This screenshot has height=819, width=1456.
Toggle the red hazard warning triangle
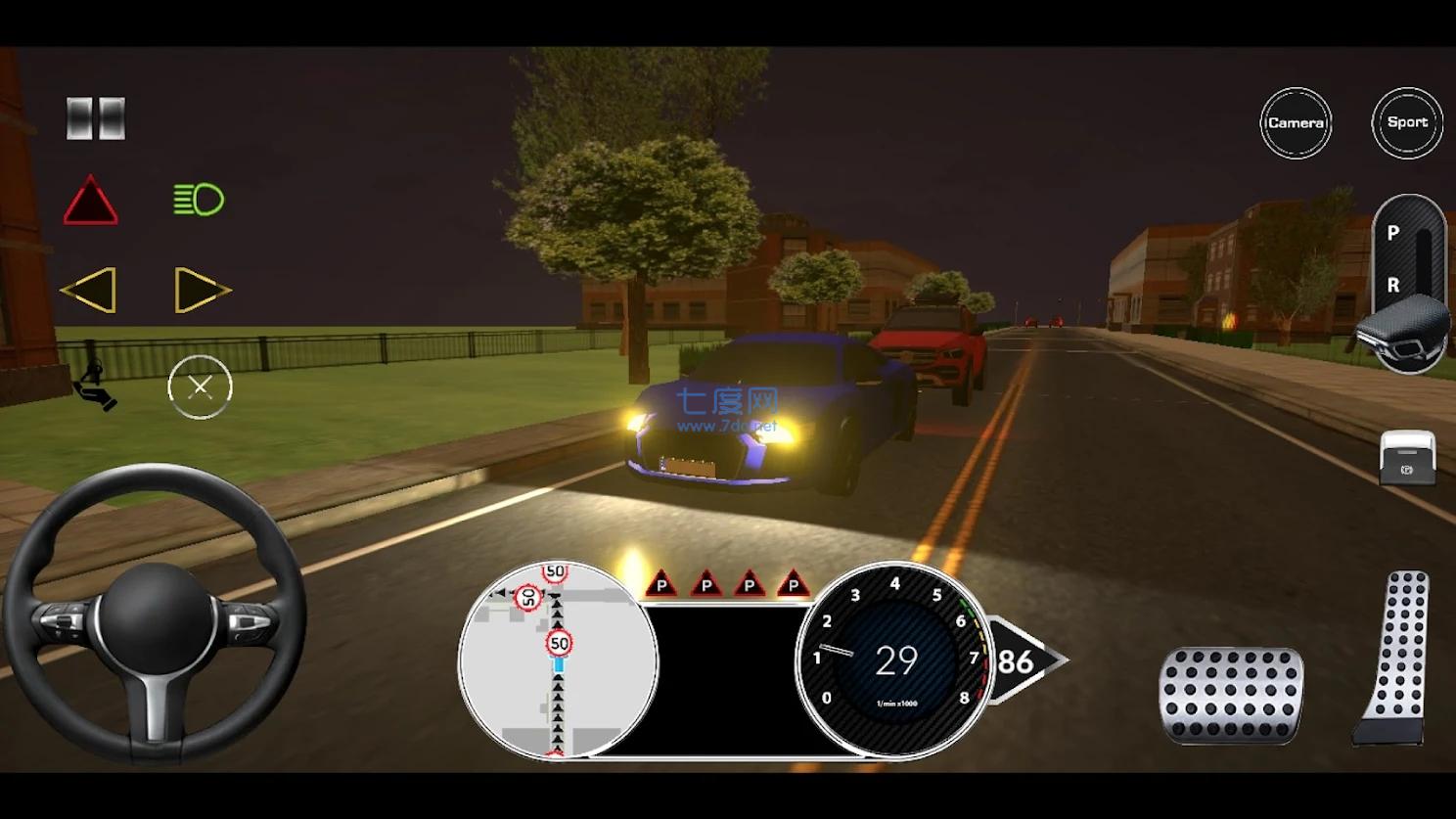tap(91, 202)
